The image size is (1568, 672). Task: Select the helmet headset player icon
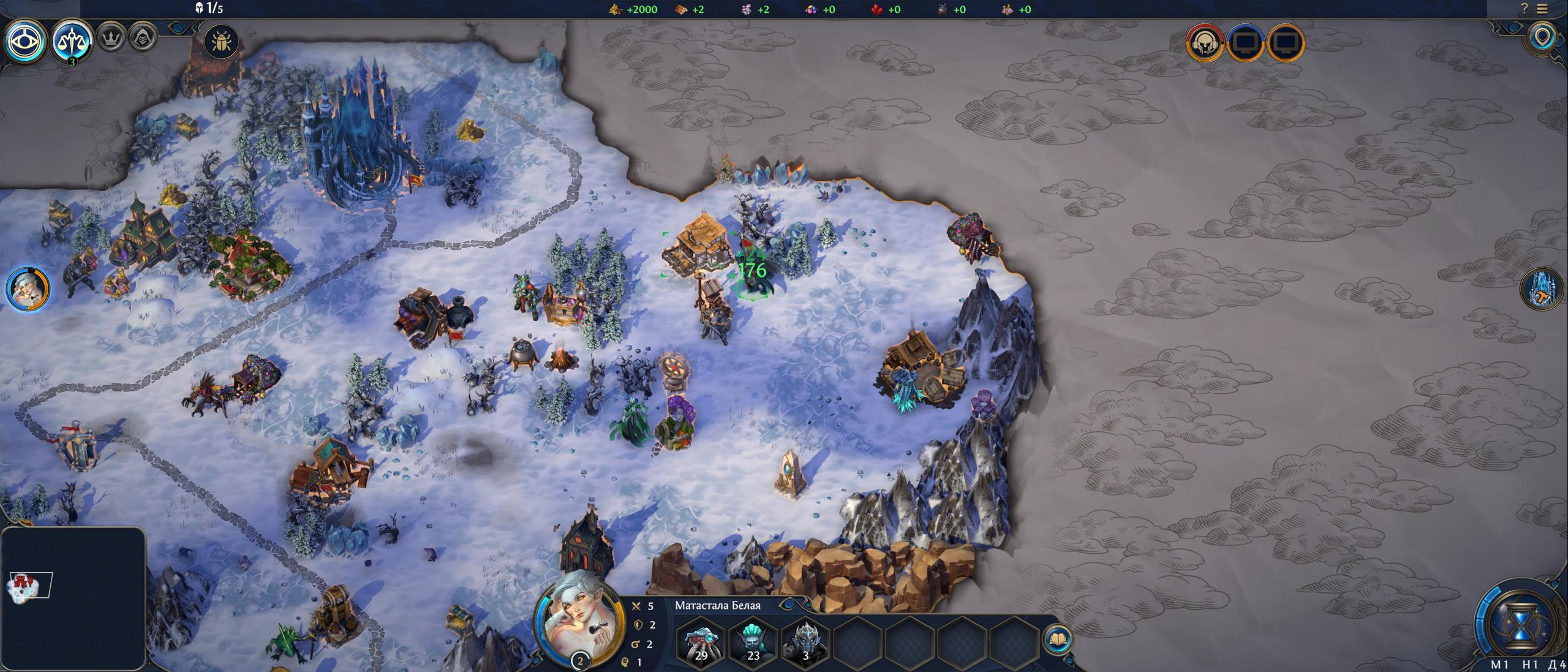click(1204, 43)
